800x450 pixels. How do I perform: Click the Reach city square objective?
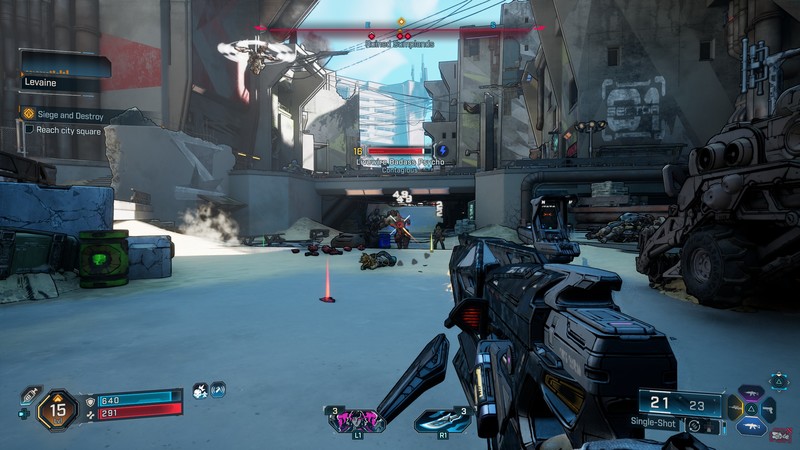point(63,129)
